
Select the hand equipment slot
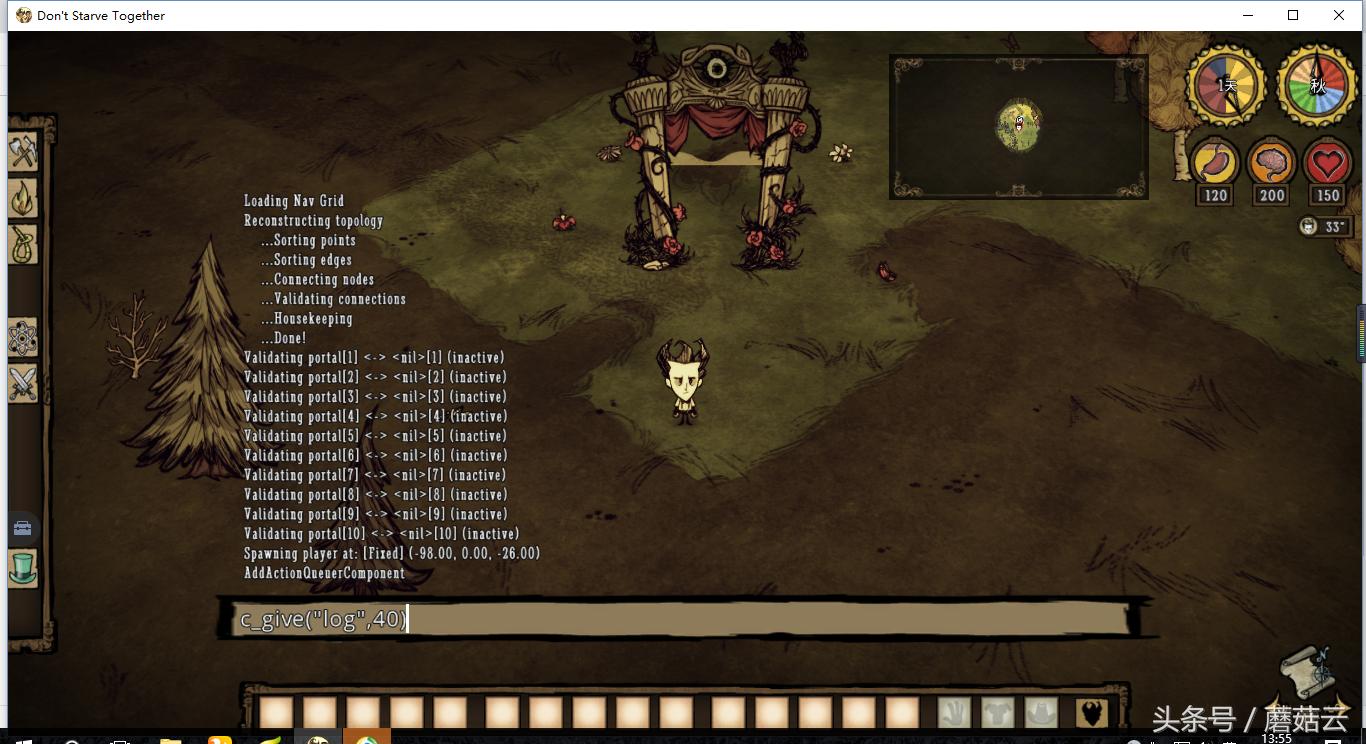(x=954, y=712)
